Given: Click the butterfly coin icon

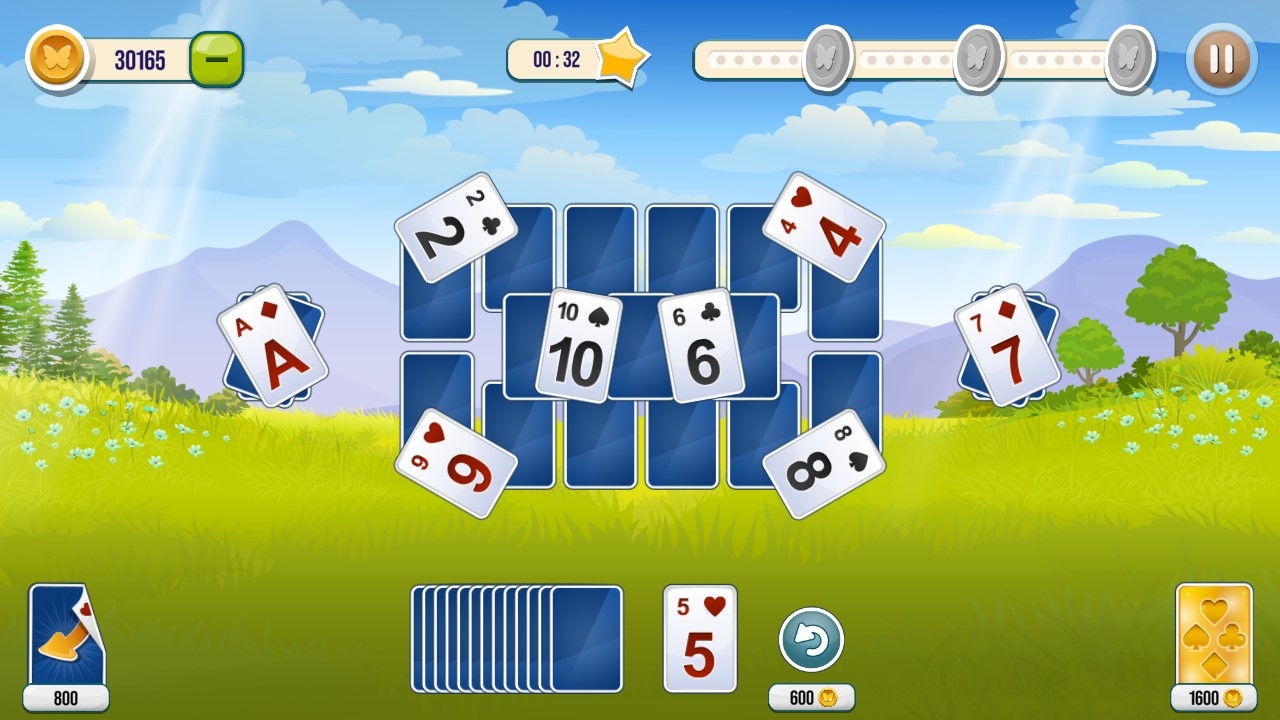Looking at the screenshot, I should (x=57, y=58).
